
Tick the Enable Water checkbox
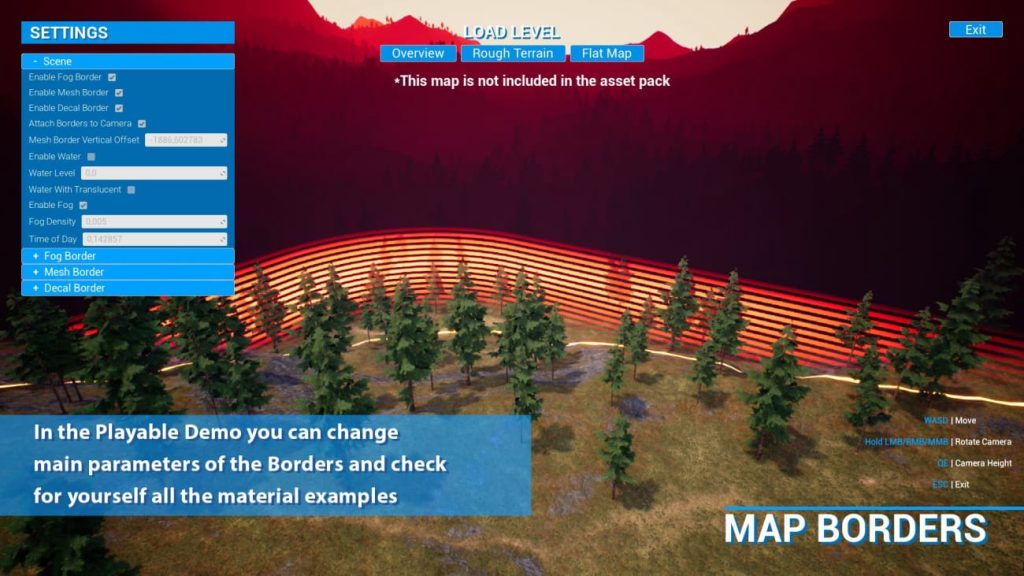91,157
